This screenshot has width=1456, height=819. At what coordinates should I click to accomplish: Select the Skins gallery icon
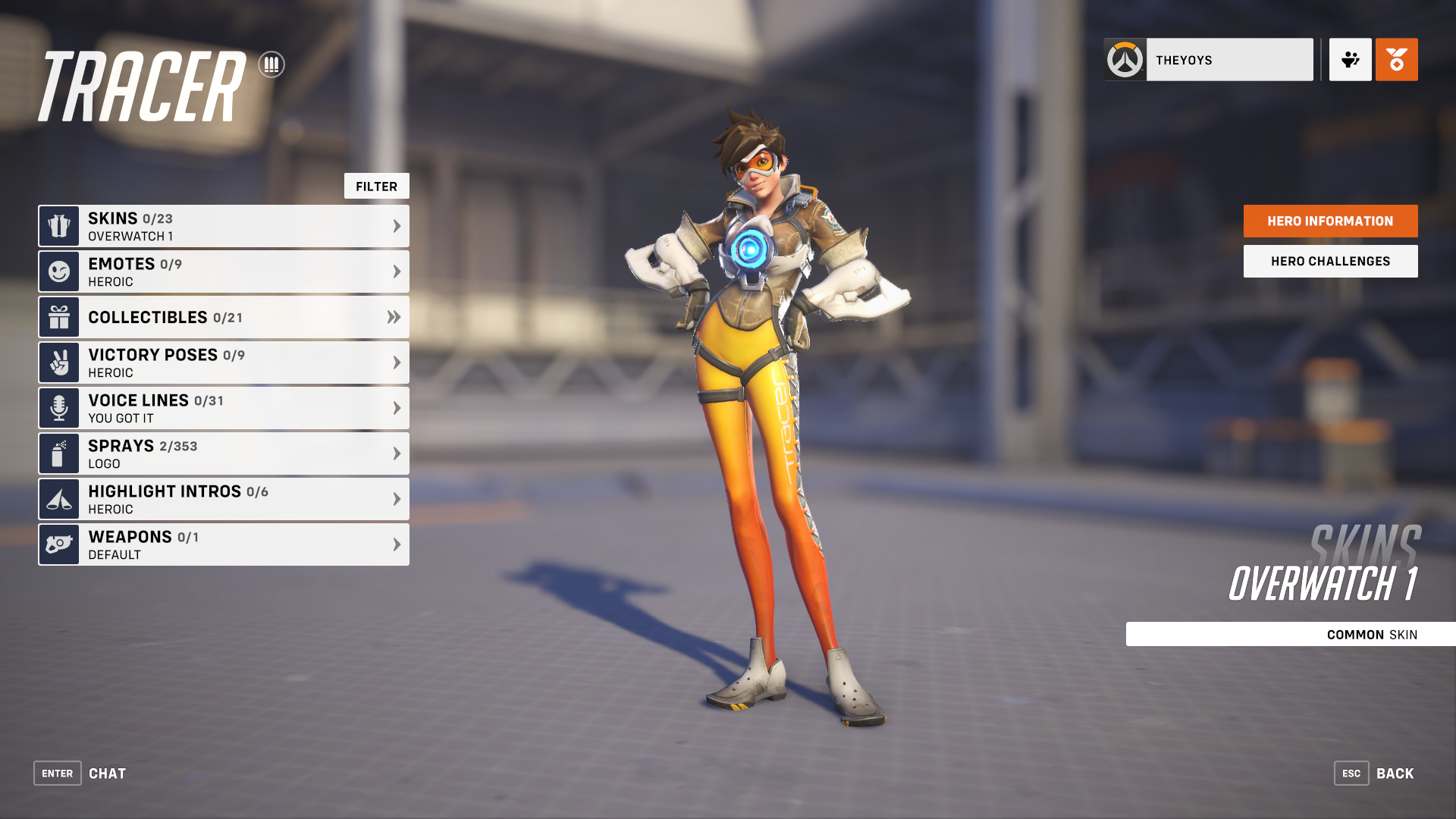pos(58,225)
